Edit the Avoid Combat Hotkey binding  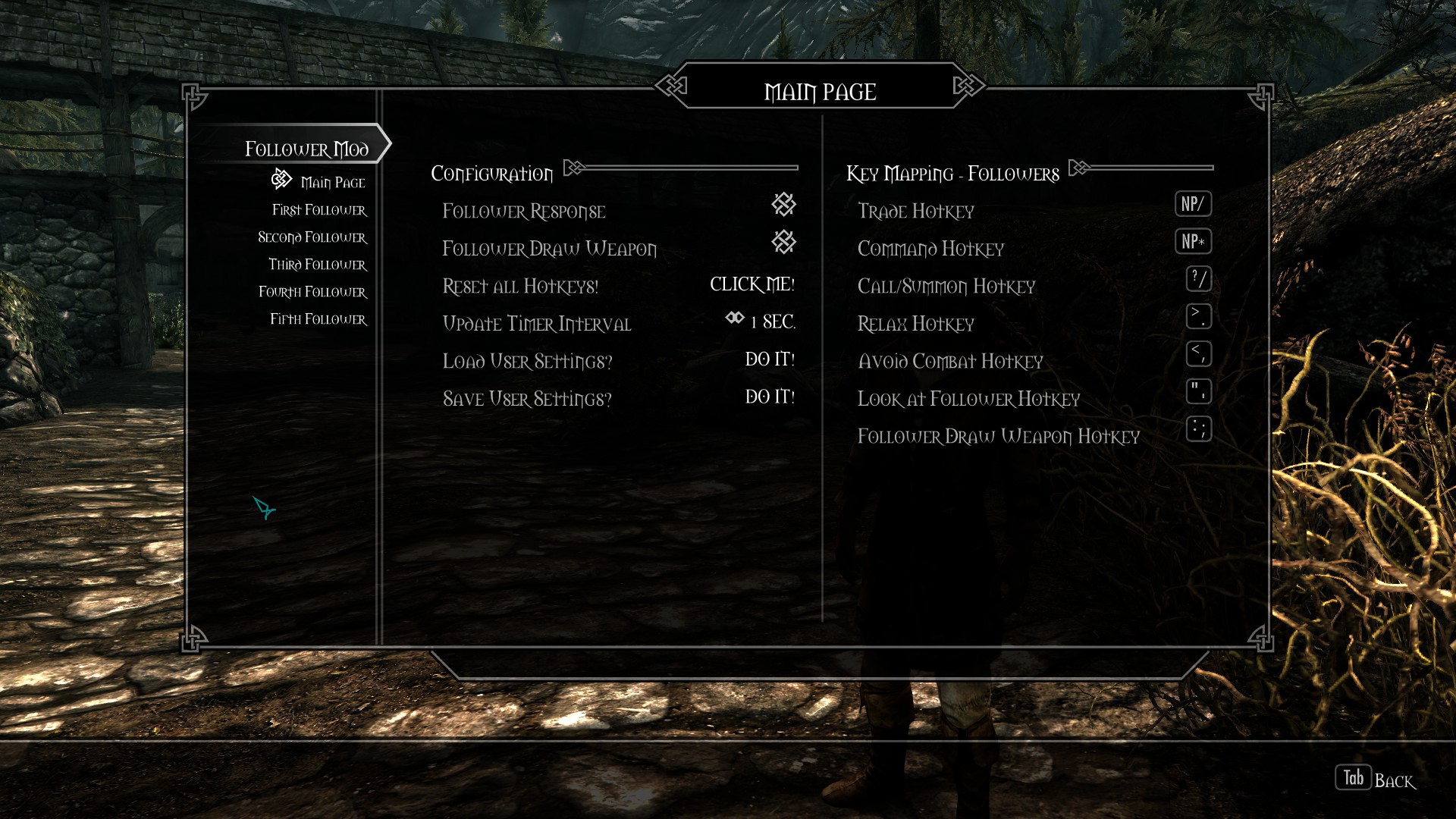[x=1198, y=354]
